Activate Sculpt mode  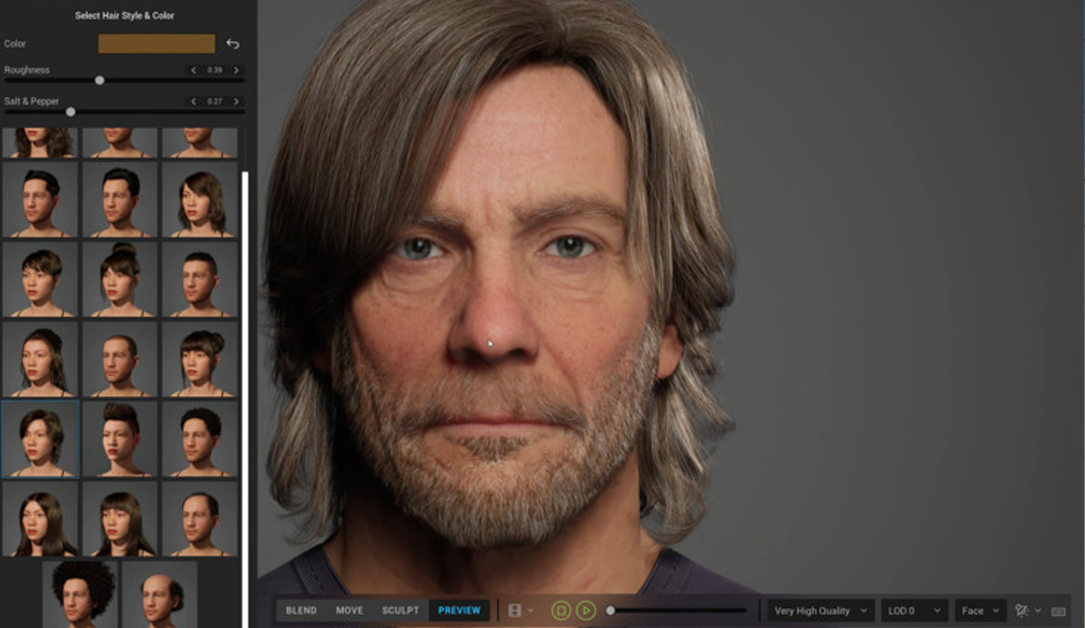tap(400, 610)
